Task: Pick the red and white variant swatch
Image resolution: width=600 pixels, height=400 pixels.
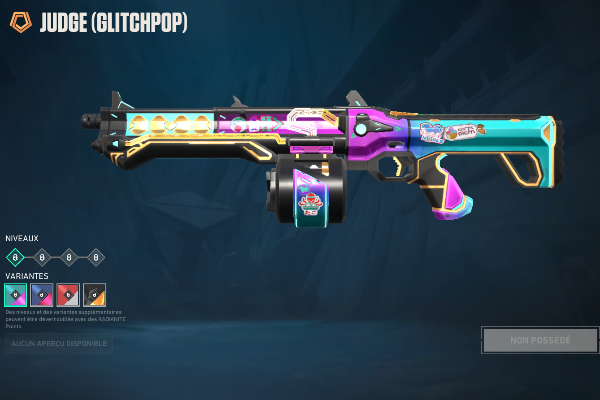Action: [68, 294]
